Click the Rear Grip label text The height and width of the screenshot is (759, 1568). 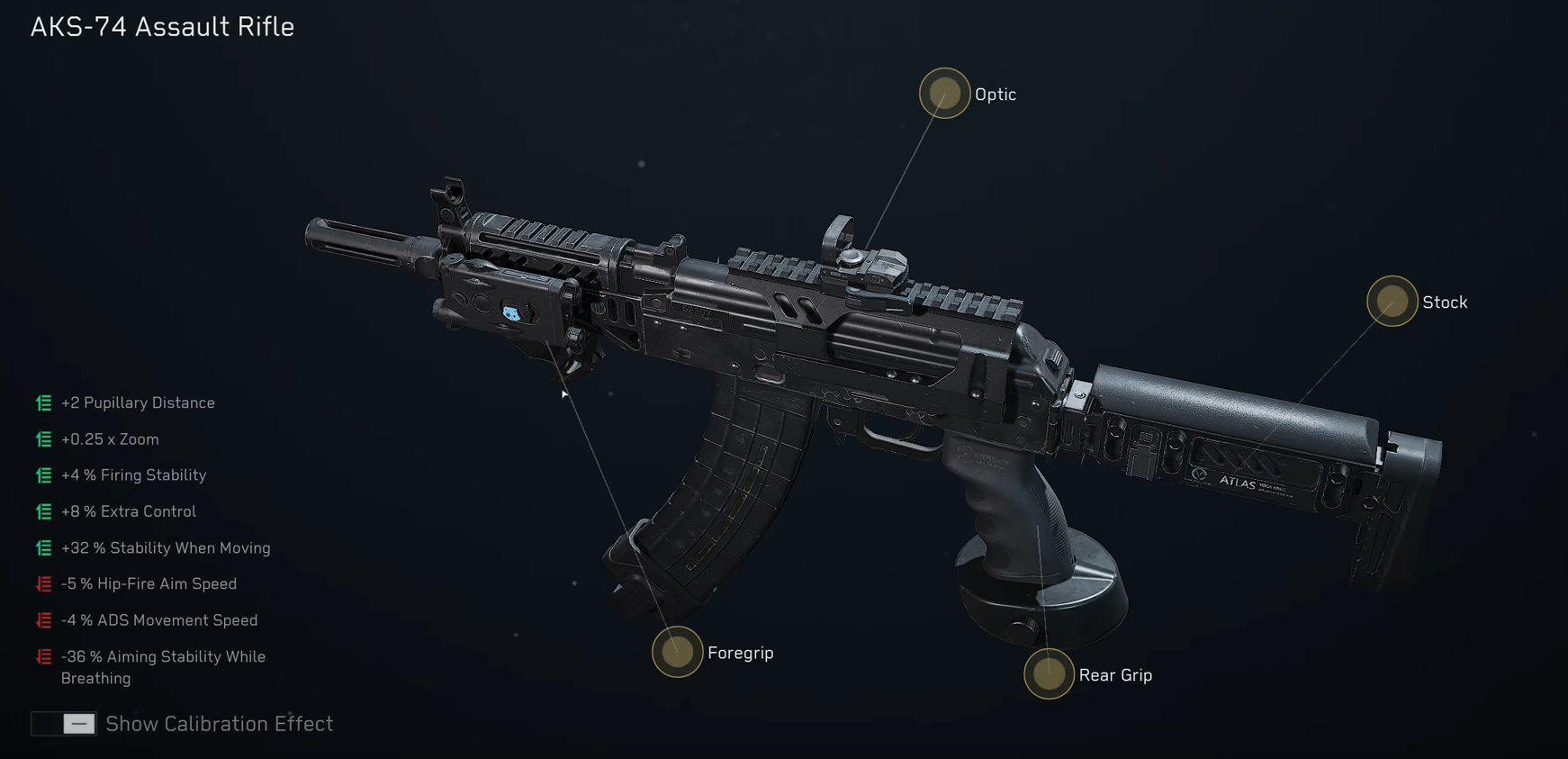coord(1116,674)
